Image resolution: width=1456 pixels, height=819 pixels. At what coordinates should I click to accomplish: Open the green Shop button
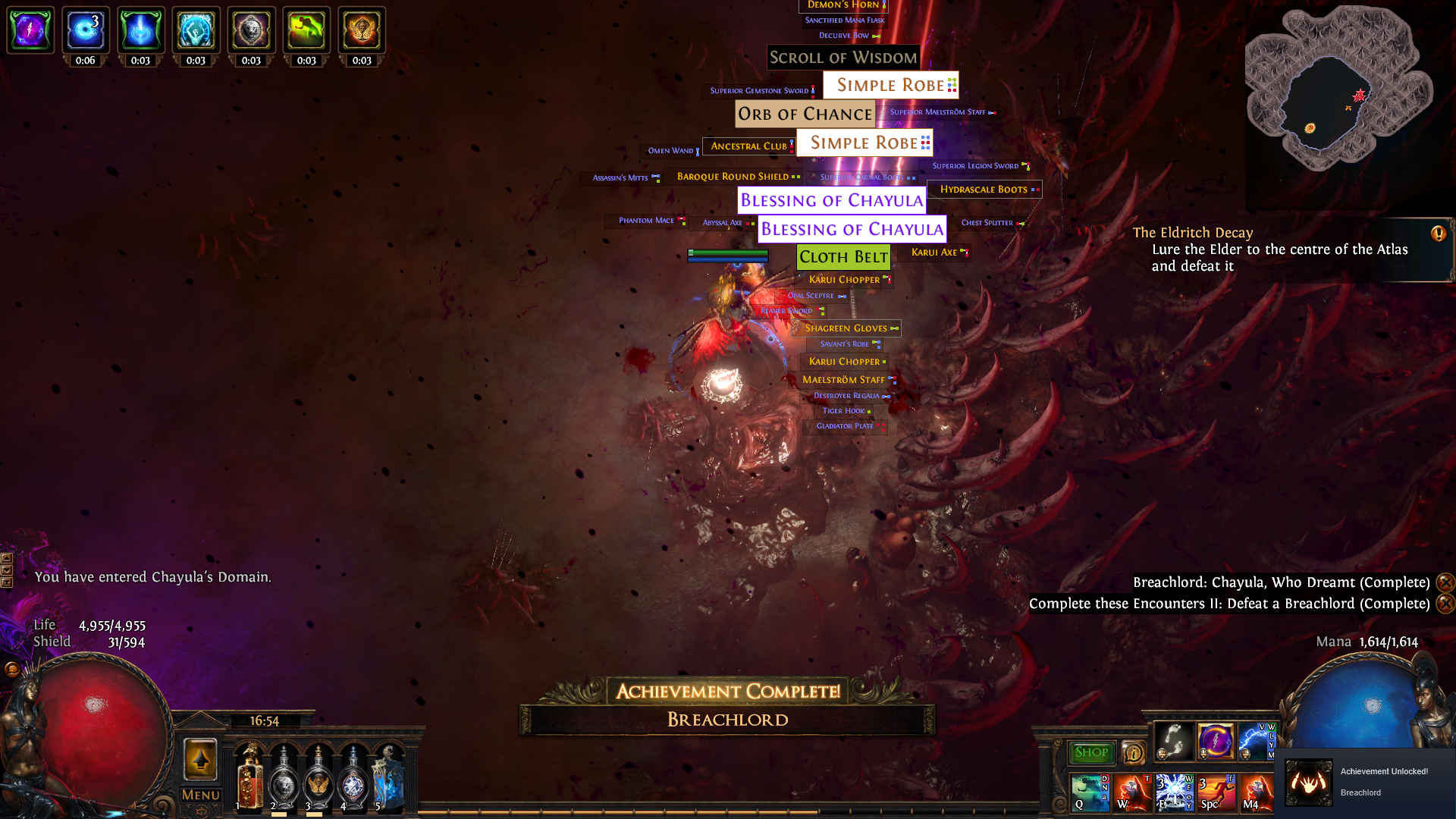click(x=1091, y=752)
